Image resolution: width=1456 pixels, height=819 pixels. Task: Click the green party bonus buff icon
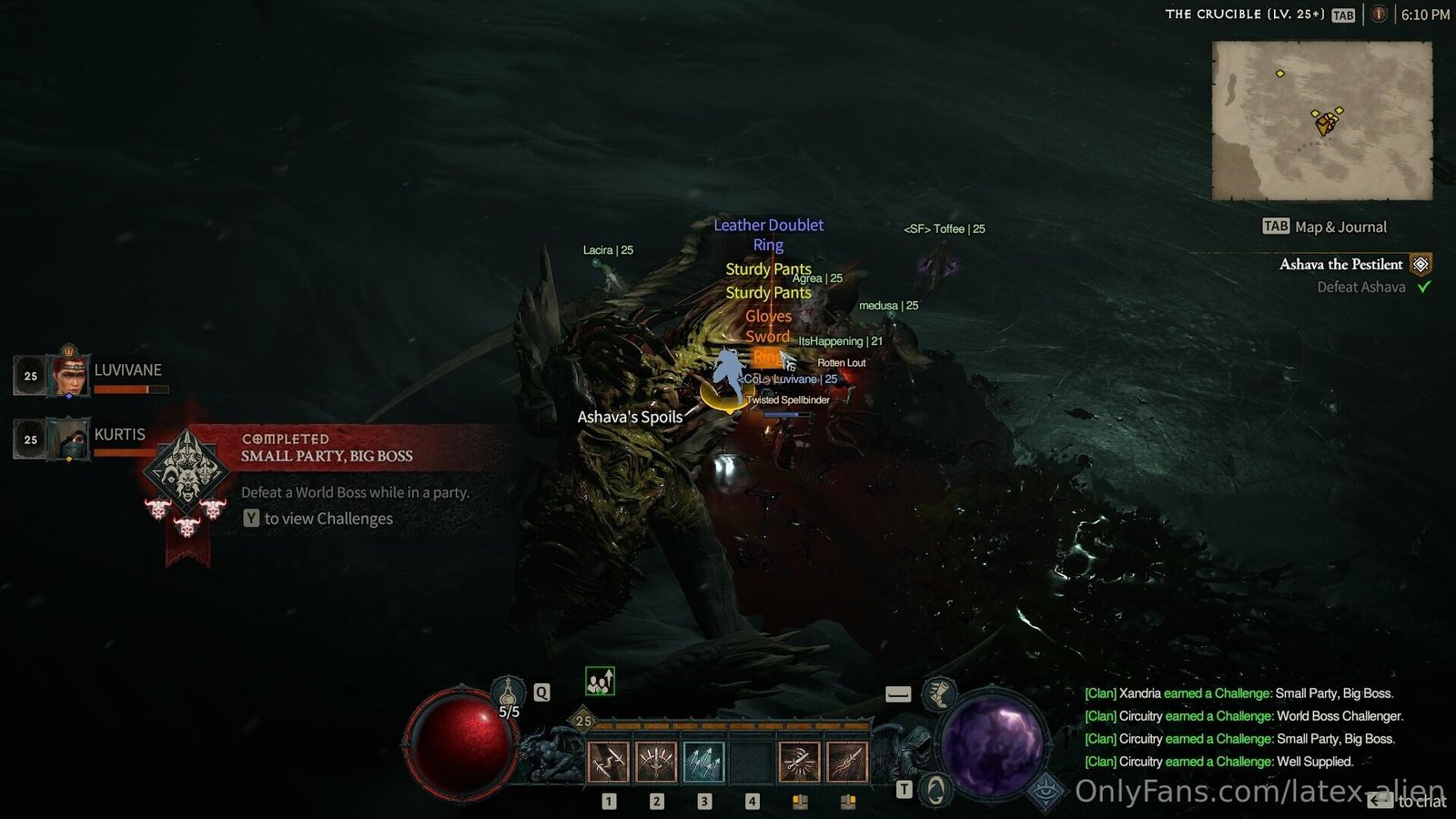pos(600,681)
